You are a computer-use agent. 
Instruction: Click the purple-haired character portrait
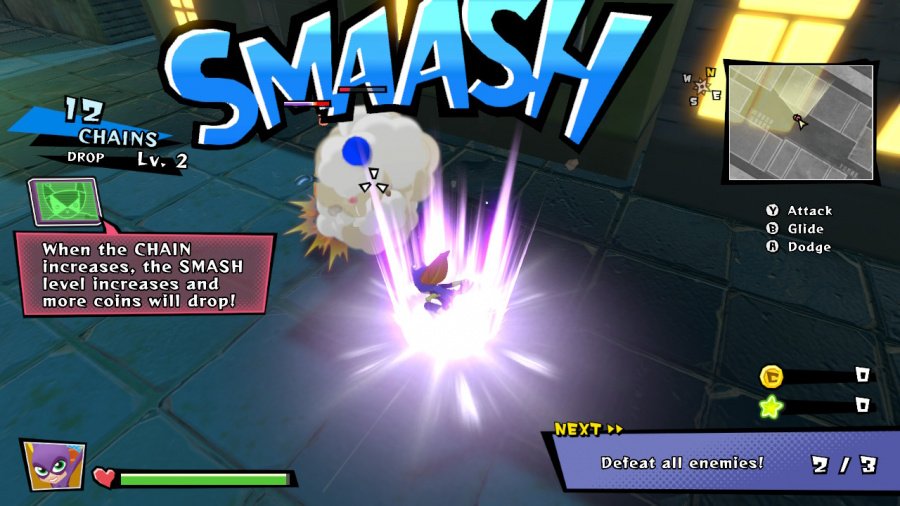[x=54, y=464]
